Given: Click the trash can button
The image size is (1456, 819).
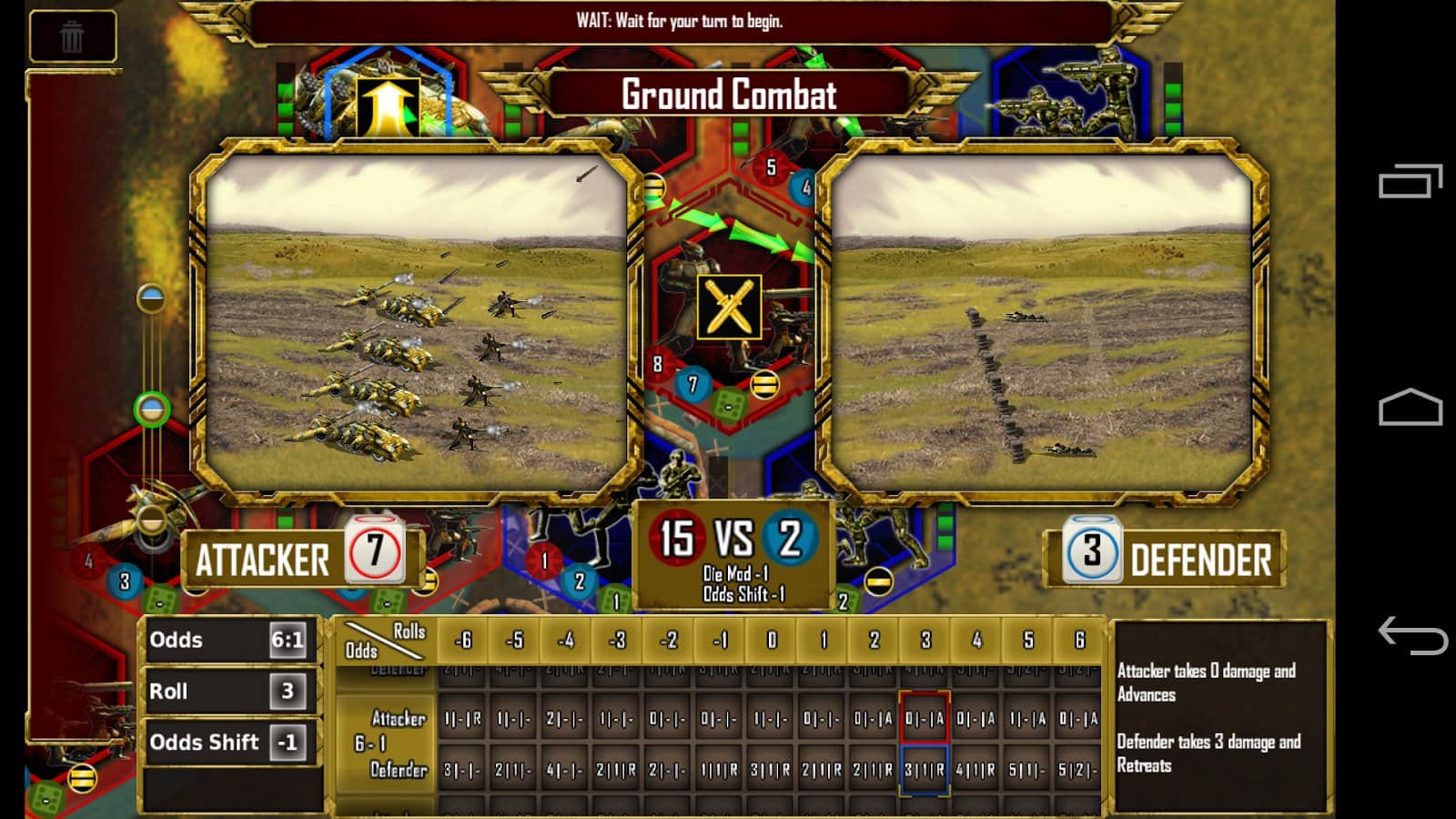Looking at the screenshot, I should pos(72,37).
